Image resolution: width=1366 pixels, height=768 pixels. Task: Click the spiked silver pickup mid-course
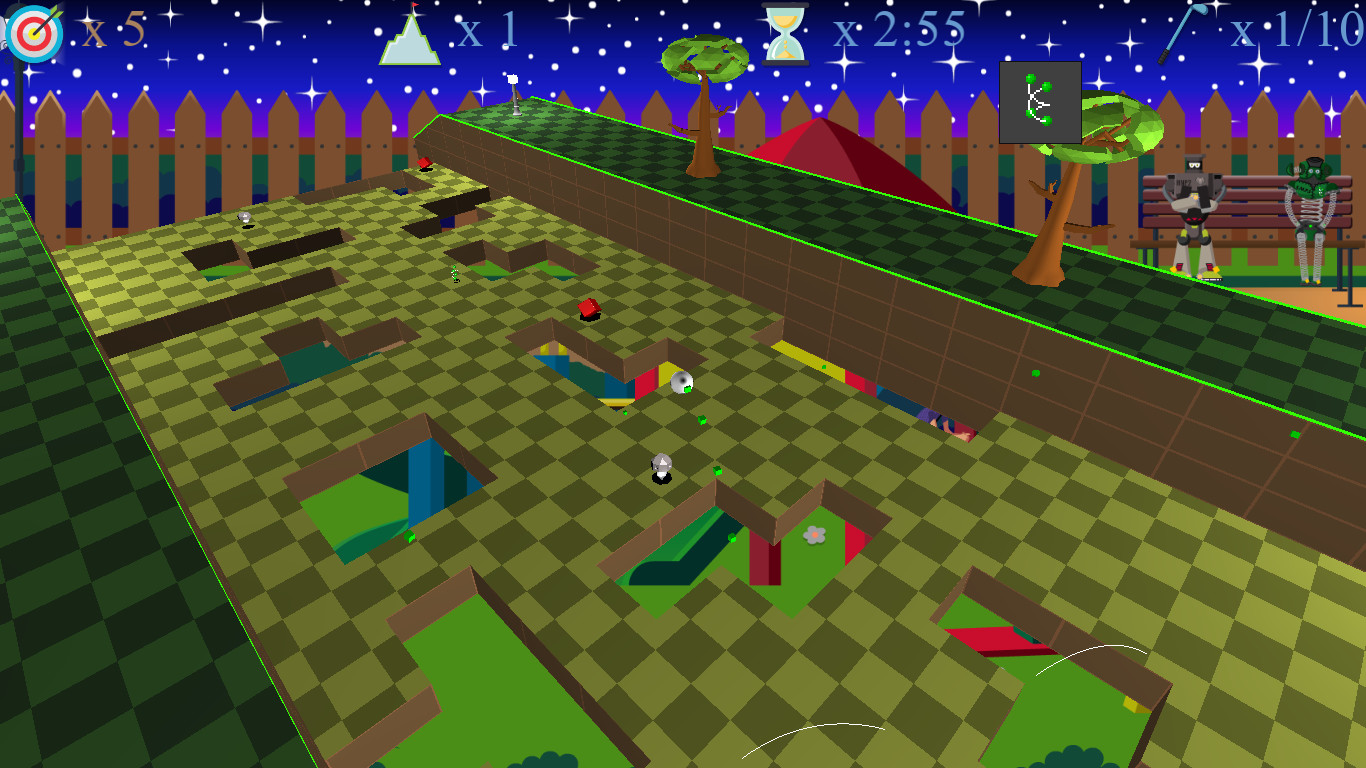pyautogui.click(x=660, y=465)
